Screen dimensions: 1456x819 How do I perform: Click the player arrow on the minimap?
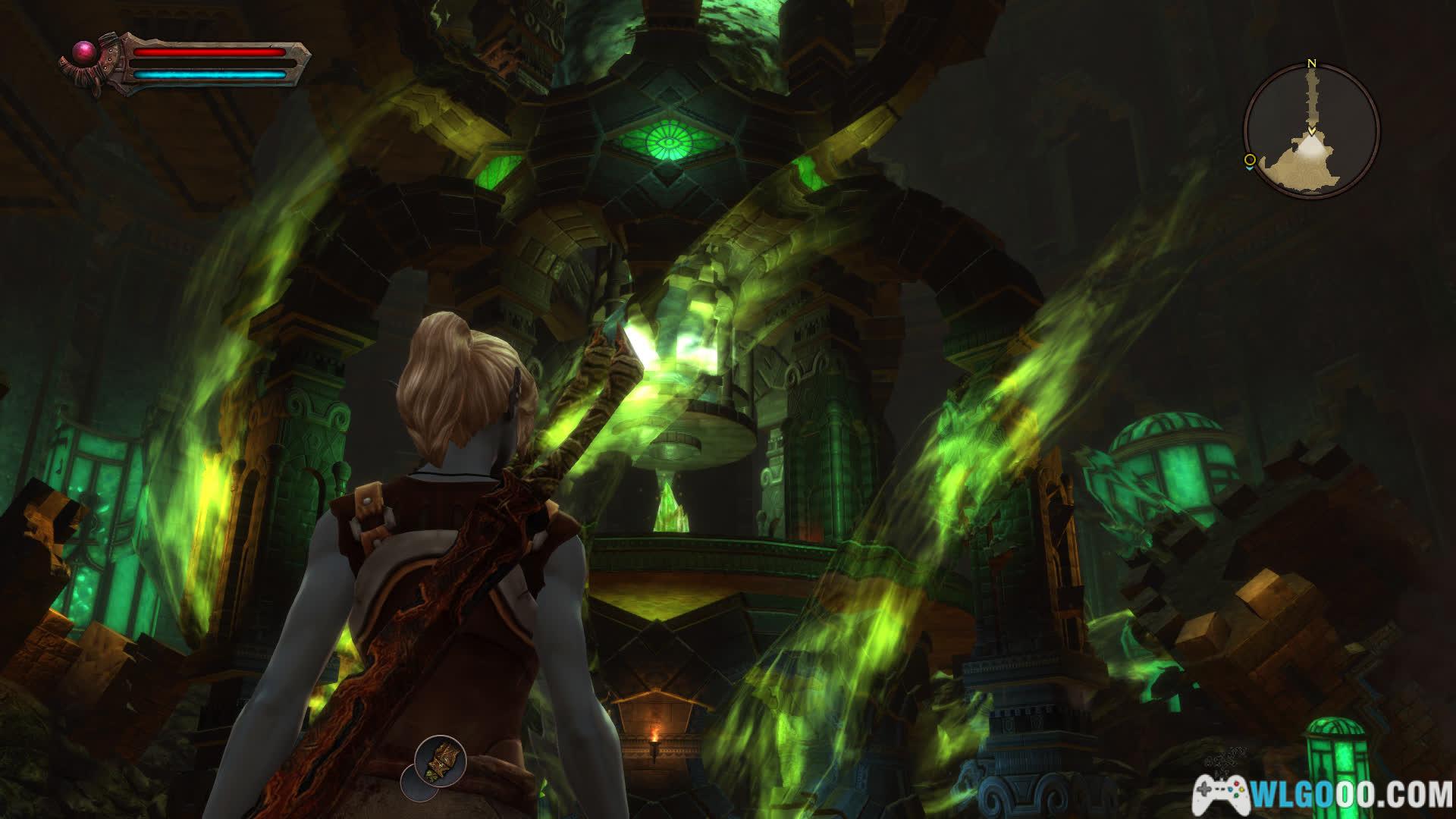(x=1311, y=130)
